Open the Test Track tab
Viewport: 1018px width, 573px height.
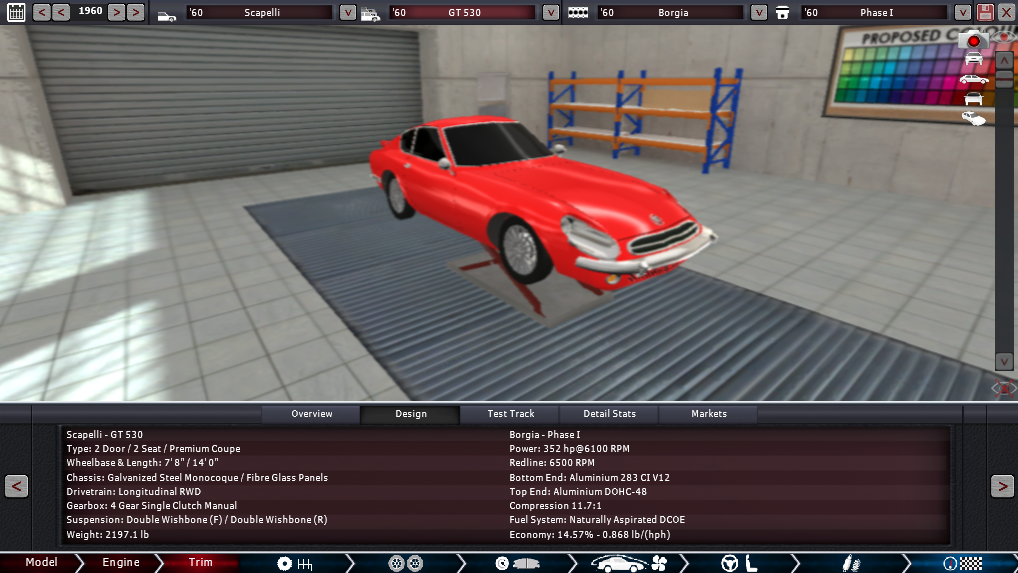510,414
